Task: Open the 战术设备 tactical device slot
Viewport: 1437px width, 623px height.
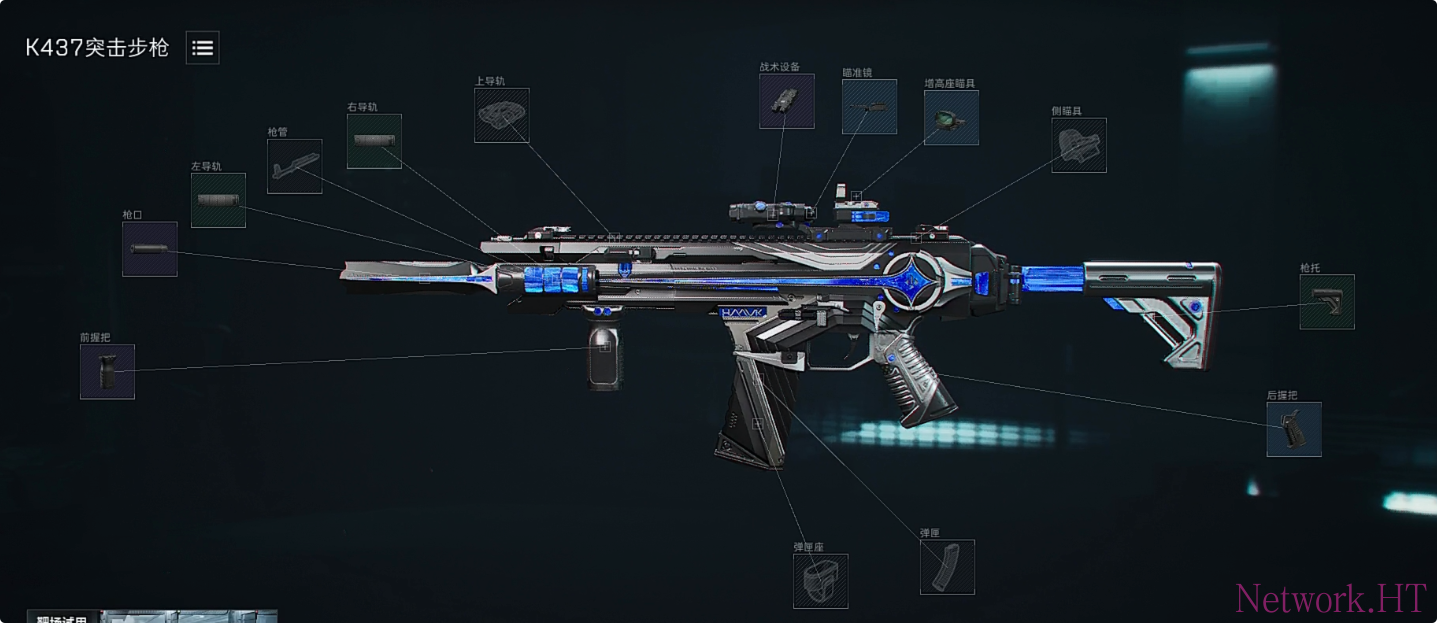Action: coord(786,101)
